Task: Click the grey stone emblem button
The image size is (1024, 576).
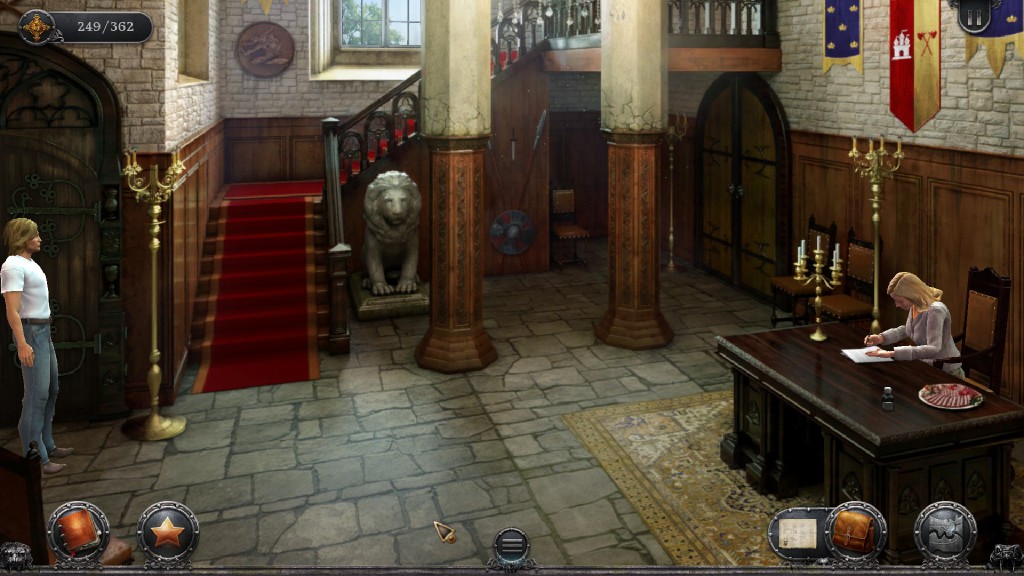Action: tap(944, 532)
